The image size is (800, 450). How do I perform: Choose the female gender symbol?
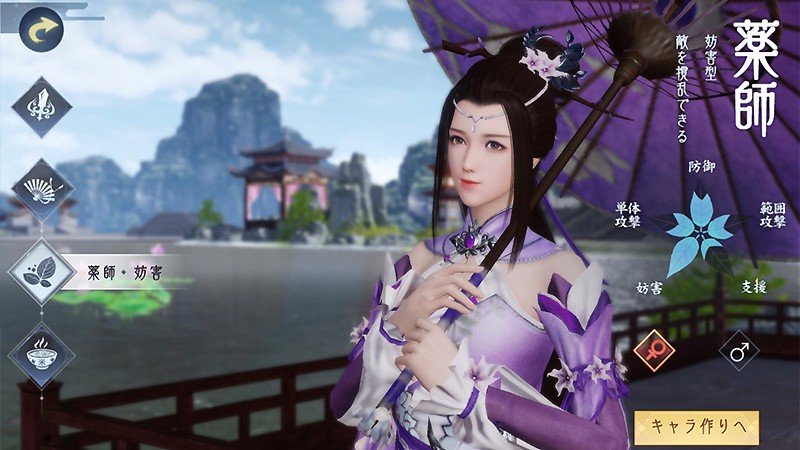656,351
